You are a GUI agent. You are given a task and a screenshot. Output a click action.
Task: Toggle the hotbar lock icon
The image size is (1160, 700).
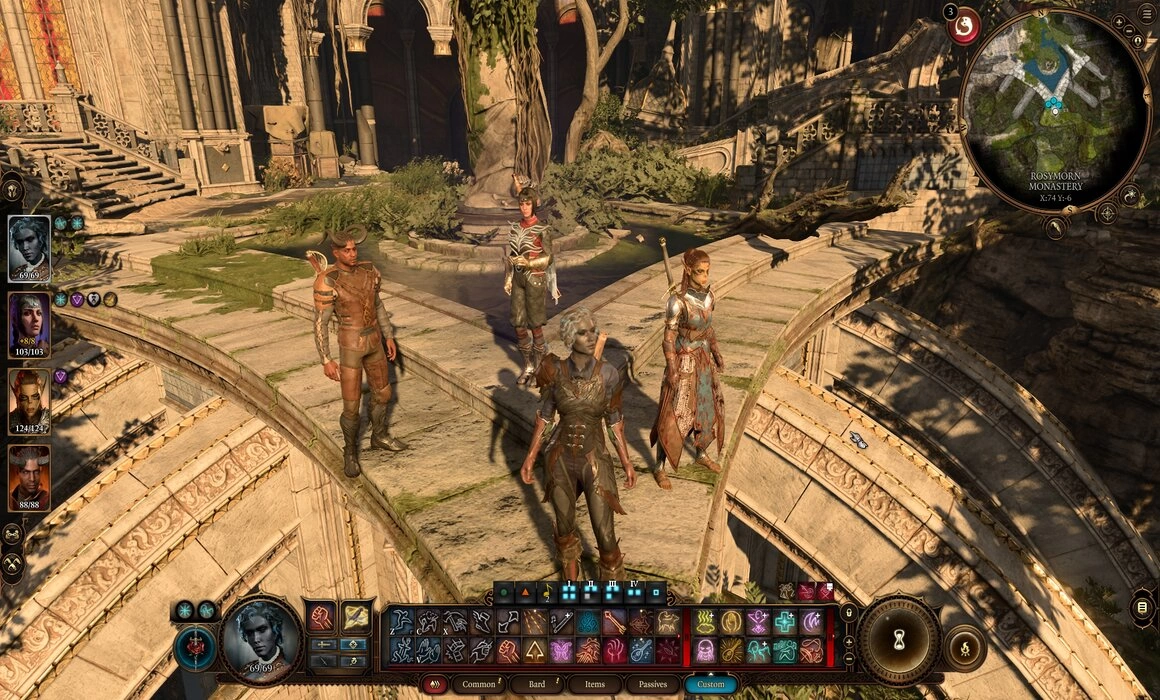tap(848, 613)
